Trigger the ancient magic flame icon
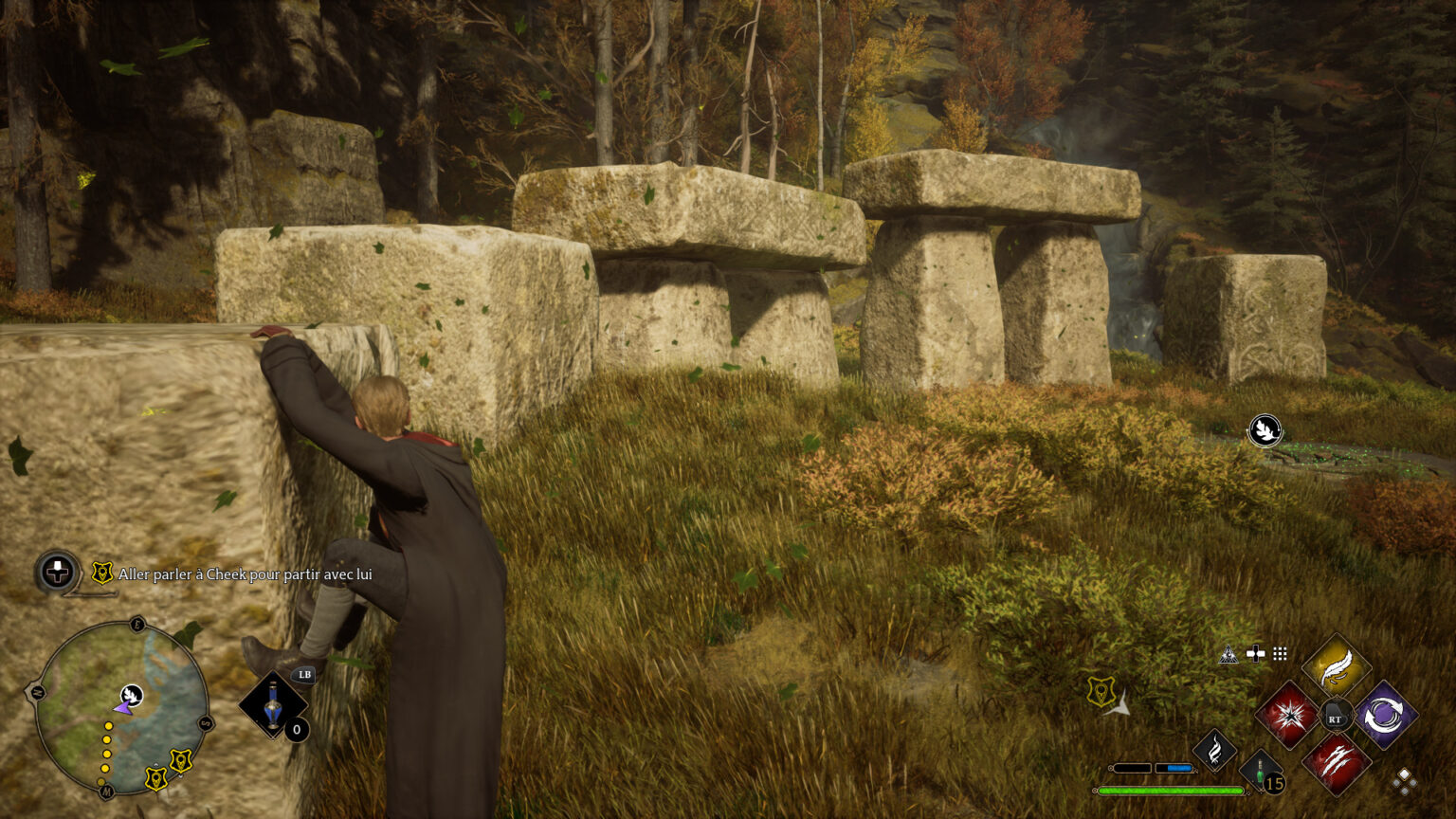Screen dimensions: 1456x819 pyautogui.click(x=1214, y=749)
